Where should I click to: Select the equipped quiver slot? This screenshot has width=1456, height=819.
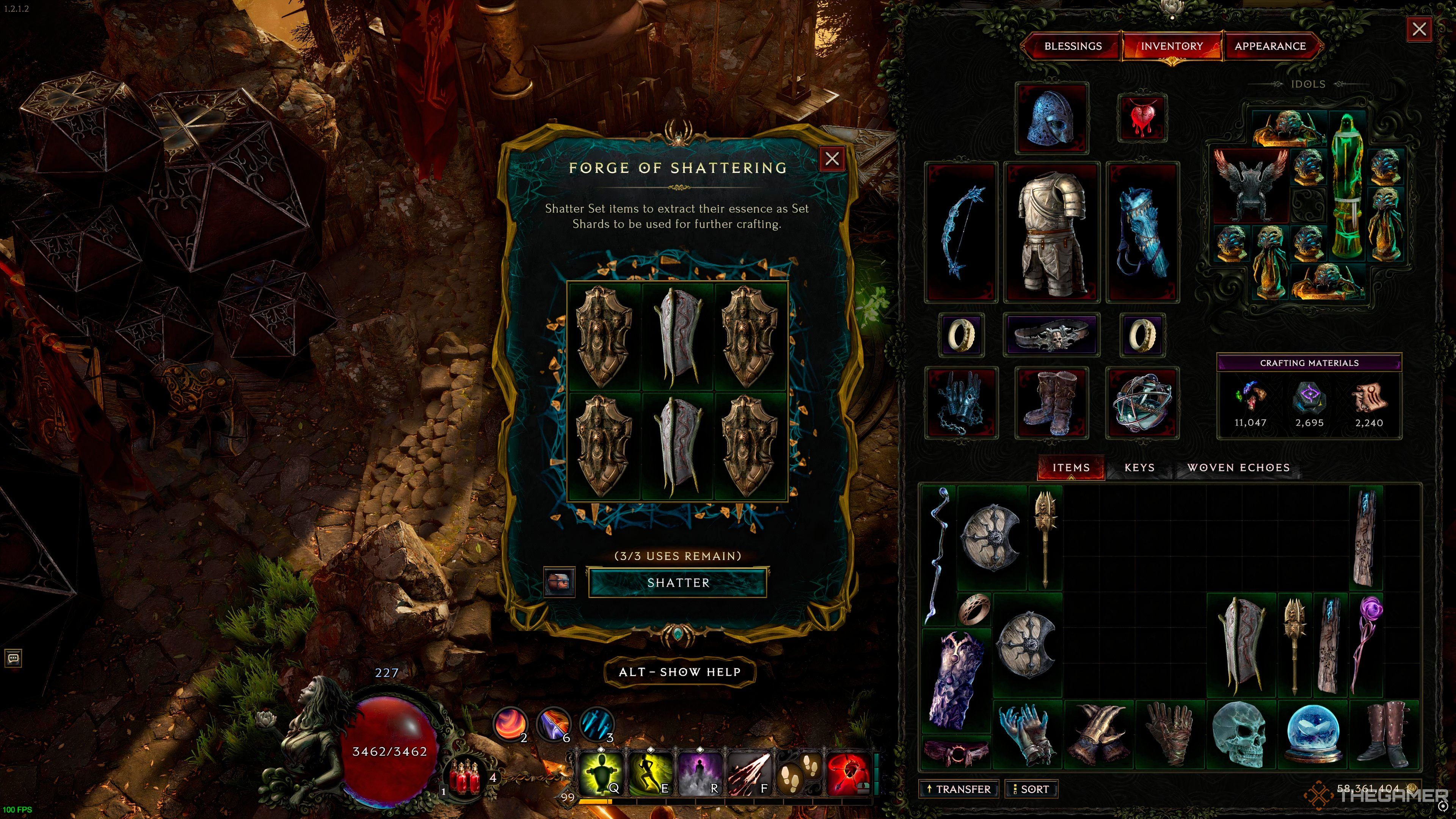tap(1142, 232)
